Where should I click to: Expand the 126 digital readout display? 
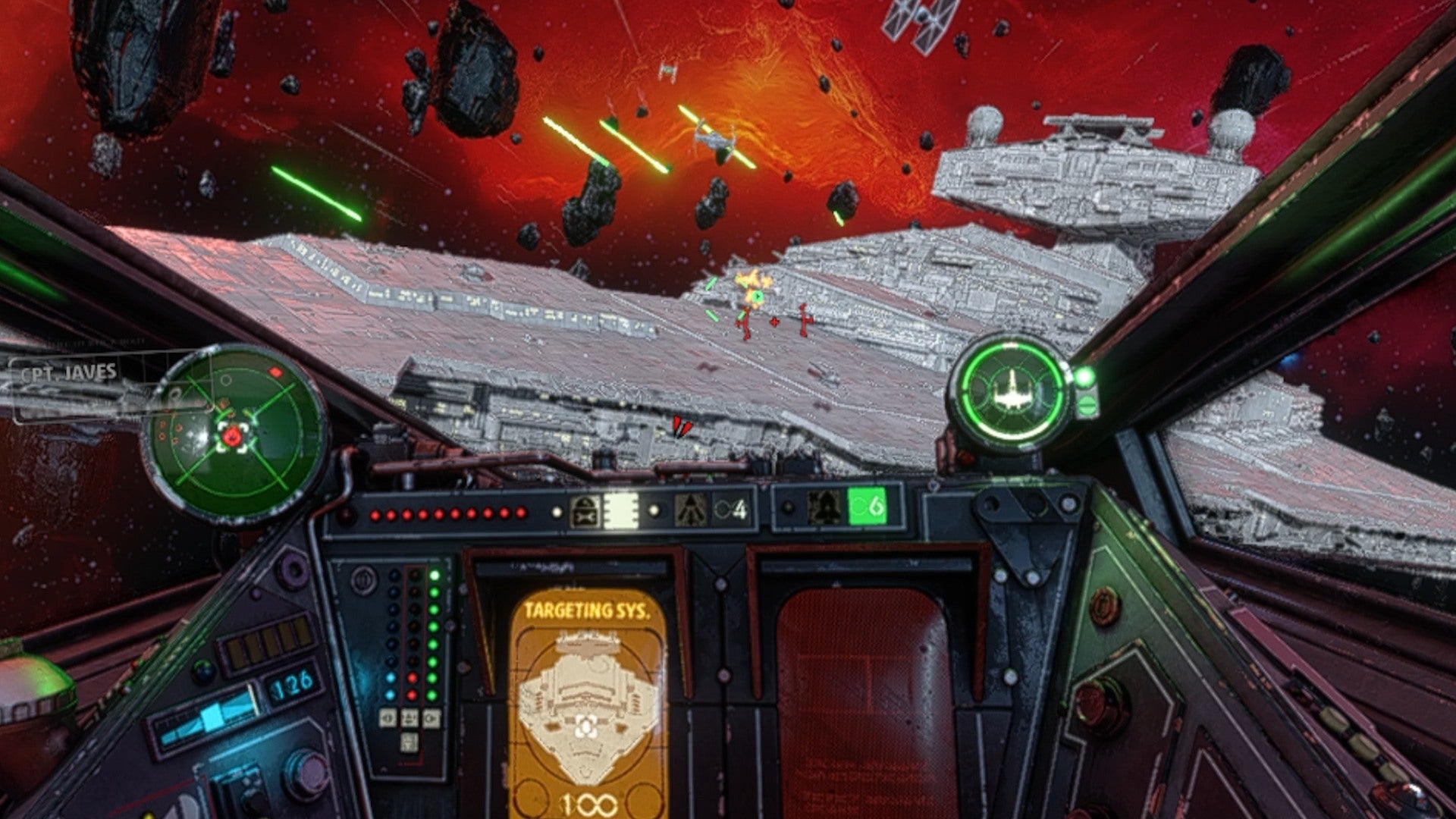click(290, 682)
